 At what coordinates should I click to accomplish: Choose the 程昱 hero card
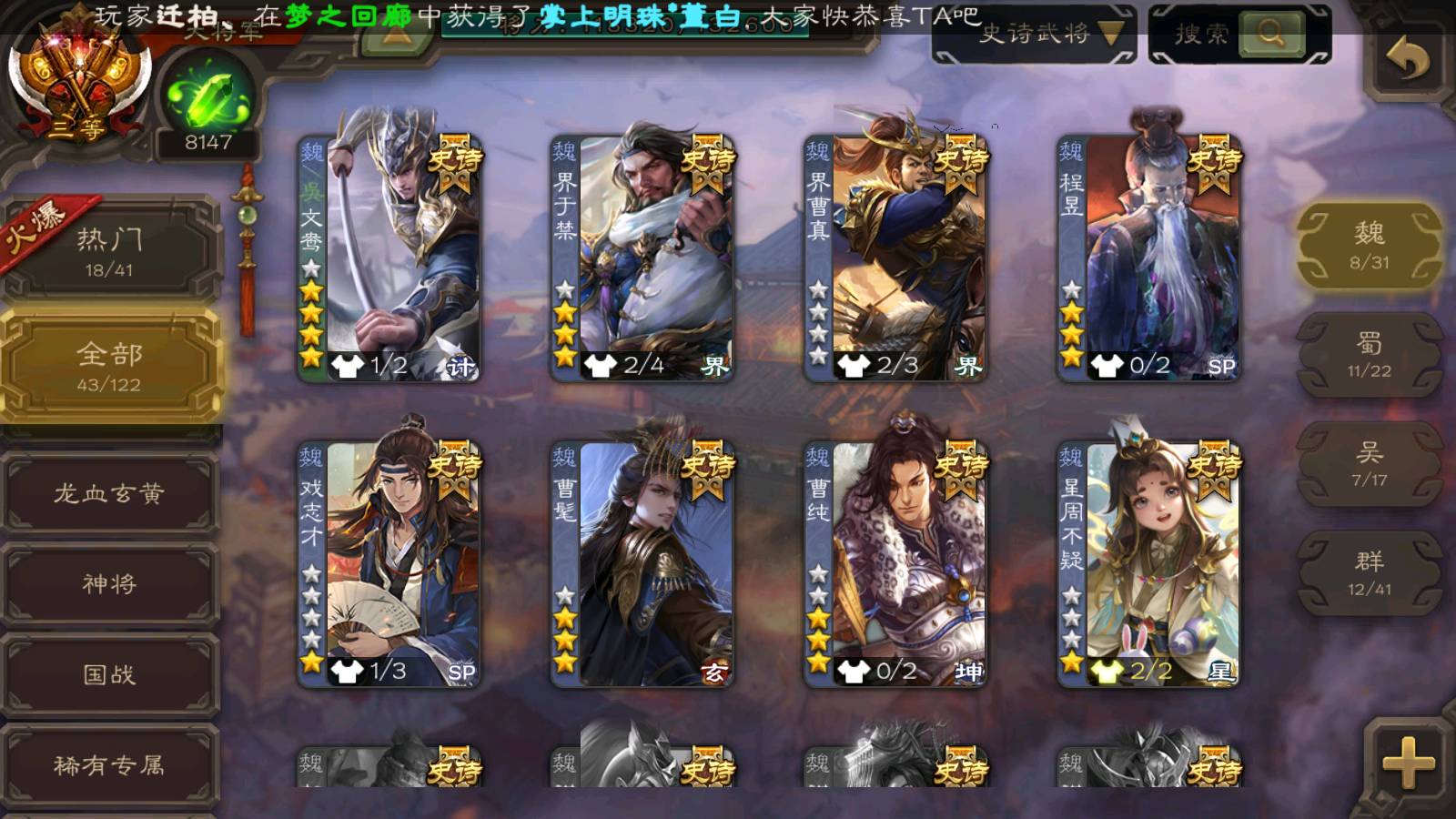tap(1148, 258)
